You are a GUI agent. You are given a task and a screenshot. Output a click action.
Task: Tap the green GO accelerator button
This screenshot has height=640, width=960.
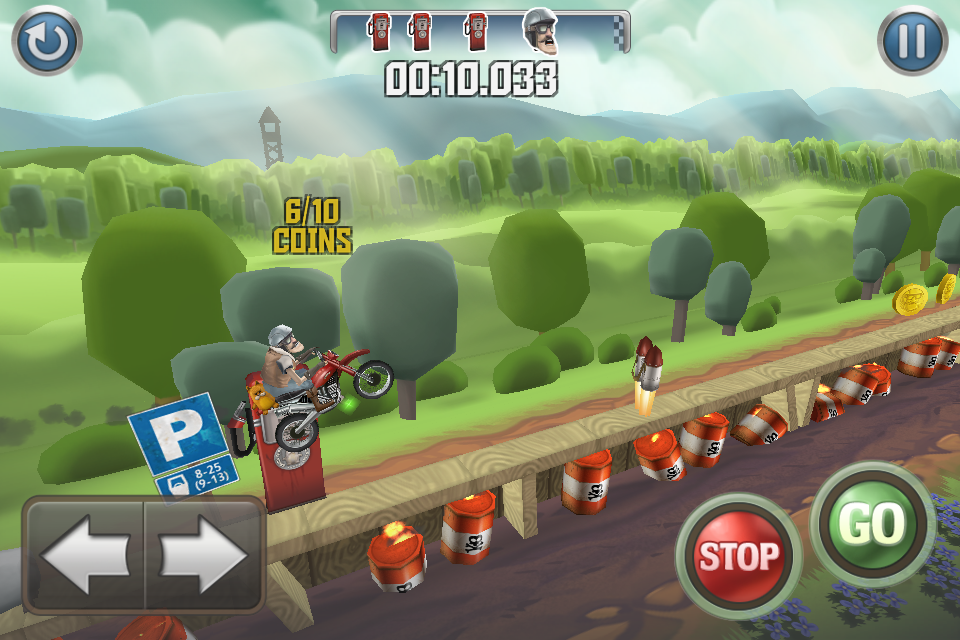[872, 524]
